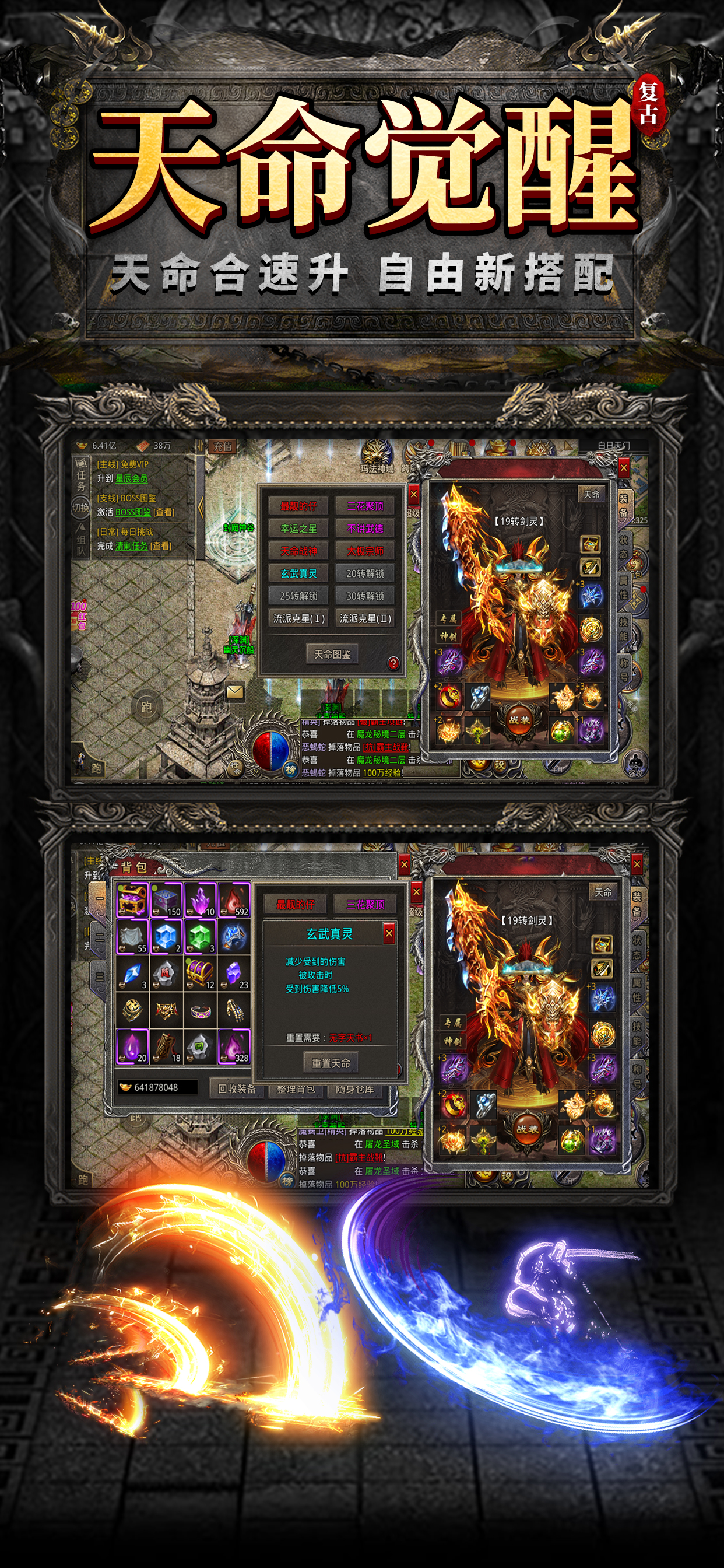Select the 太极宗师 destiny entry
The height and width of the screenshot is (1568, 724).
click(365, 551)
